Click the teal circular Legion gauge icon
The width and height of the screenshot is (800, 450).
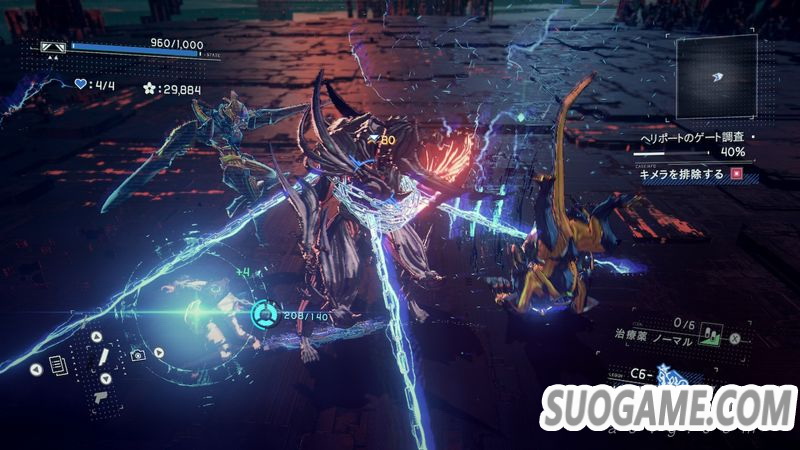(x=263, y=314)
